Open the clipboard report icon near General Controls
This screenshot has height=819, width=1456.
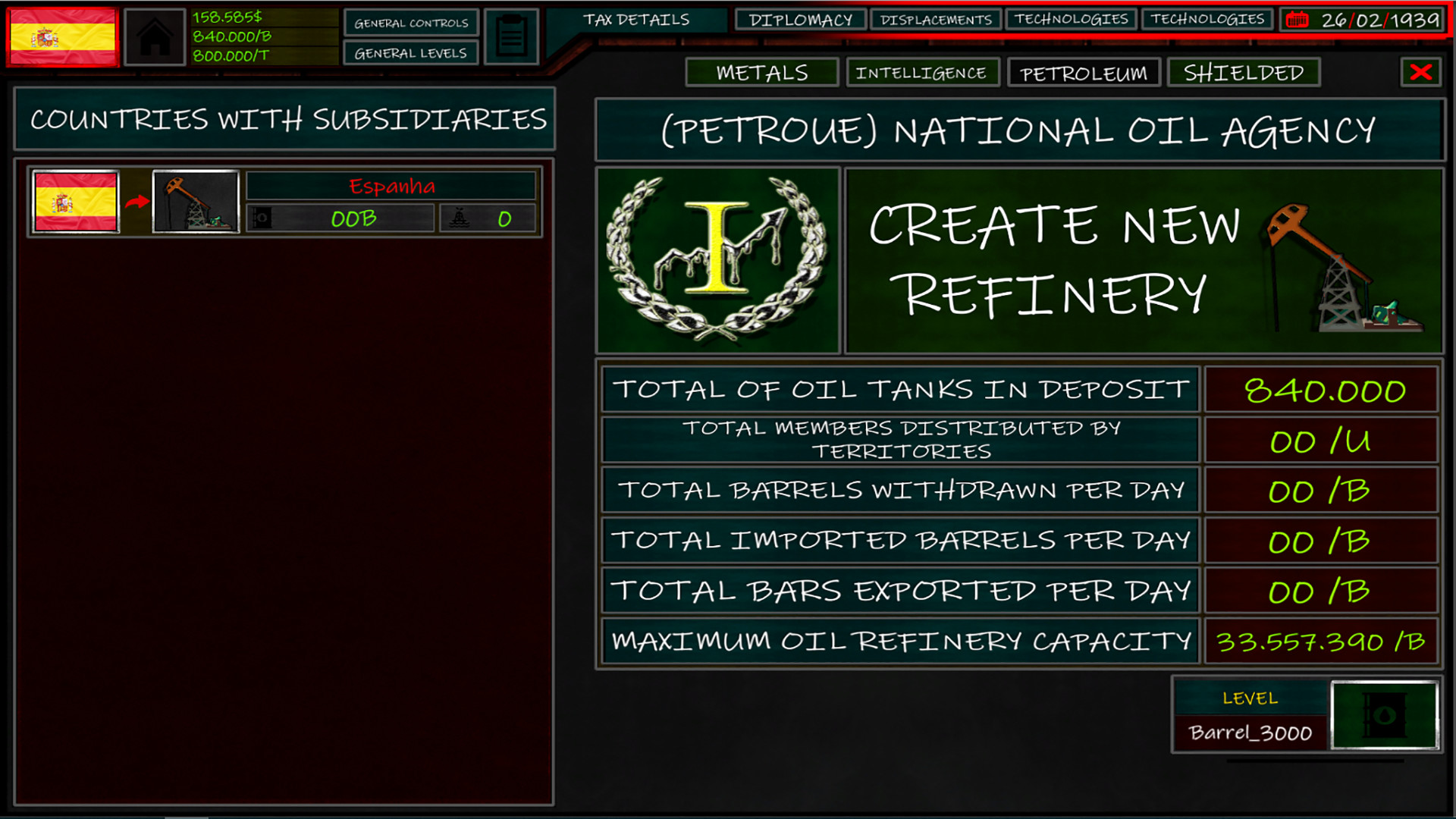(510, 36)
